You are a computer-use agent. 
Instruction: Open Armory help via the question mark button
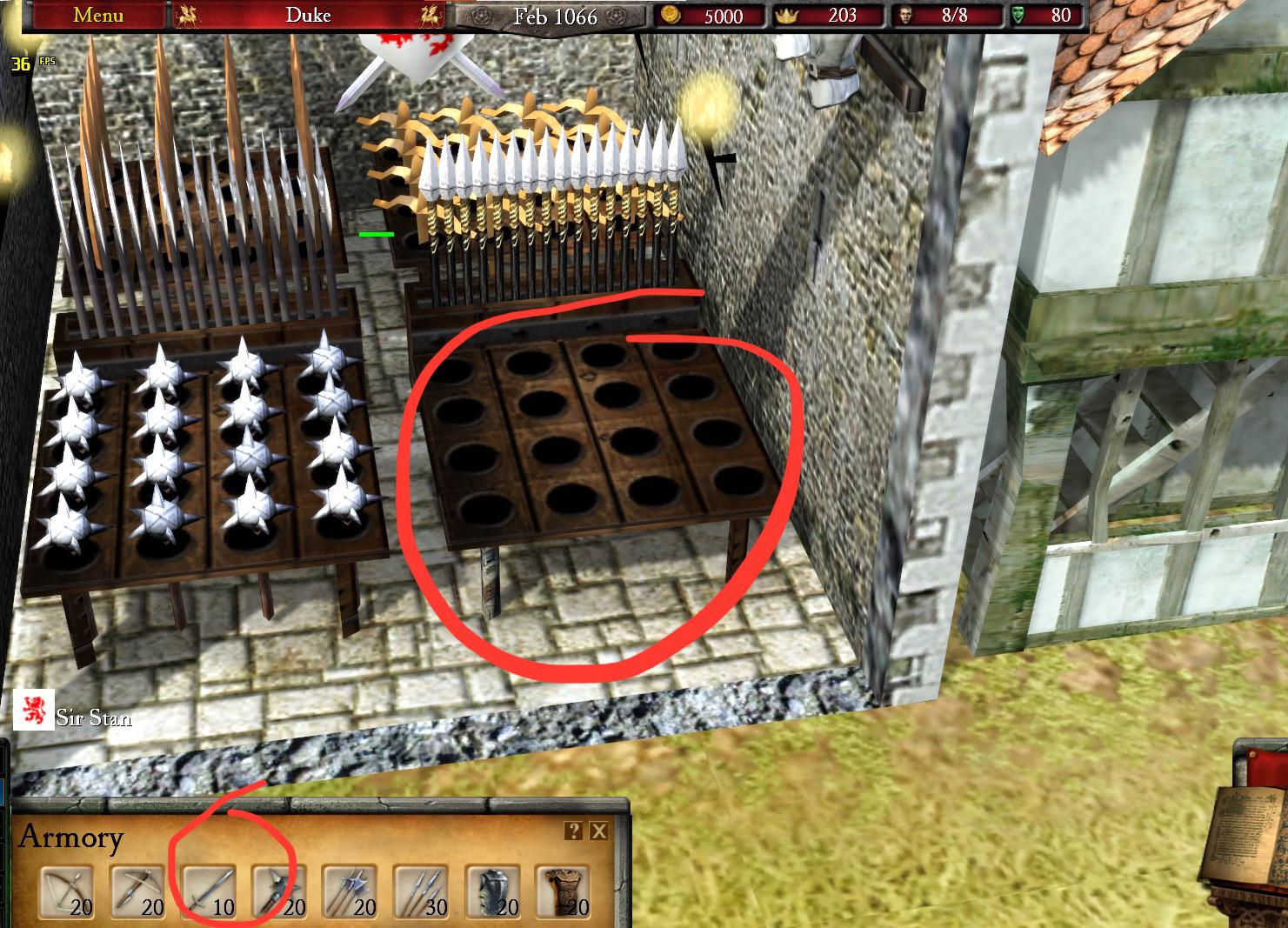pos(574,831)
